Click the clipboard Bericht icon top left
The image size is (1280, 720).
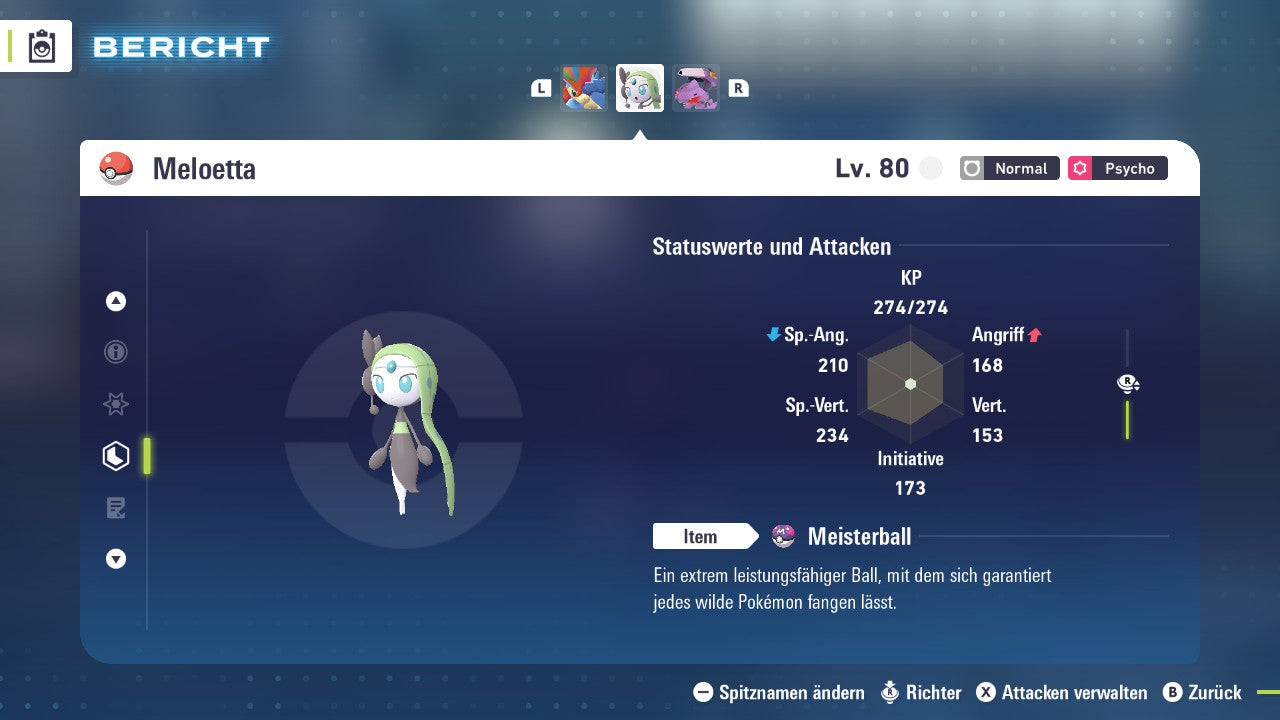point(42,46)
